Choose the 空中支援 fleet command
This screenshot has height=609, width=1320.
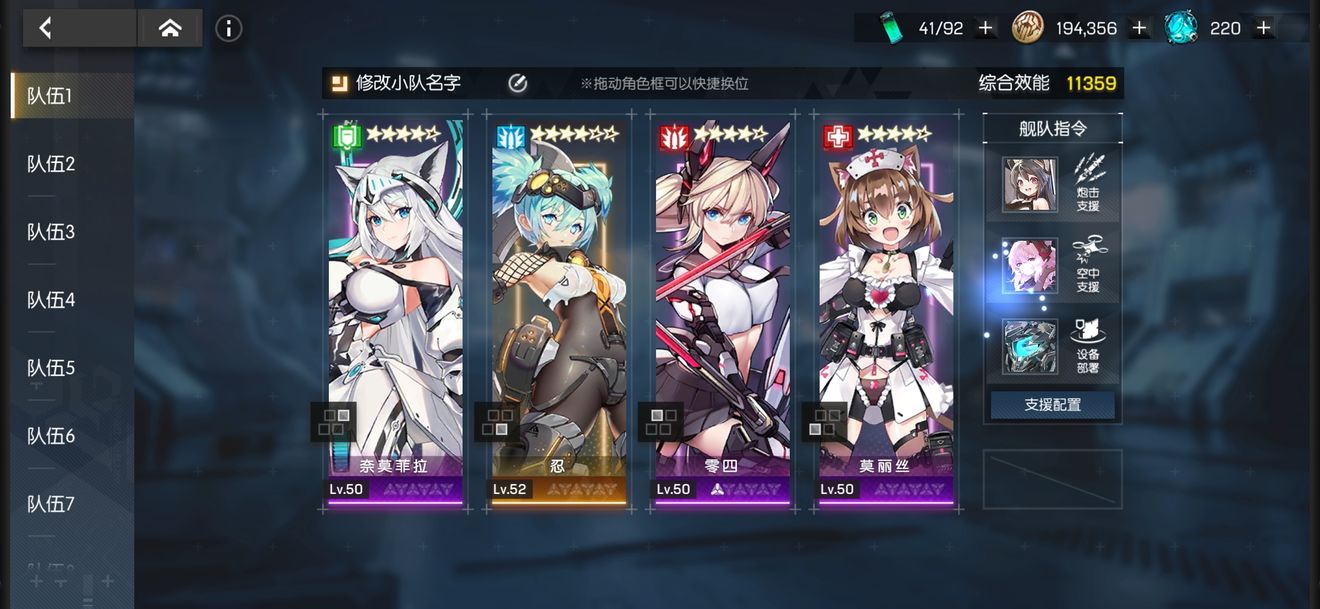coord(1052,266)
